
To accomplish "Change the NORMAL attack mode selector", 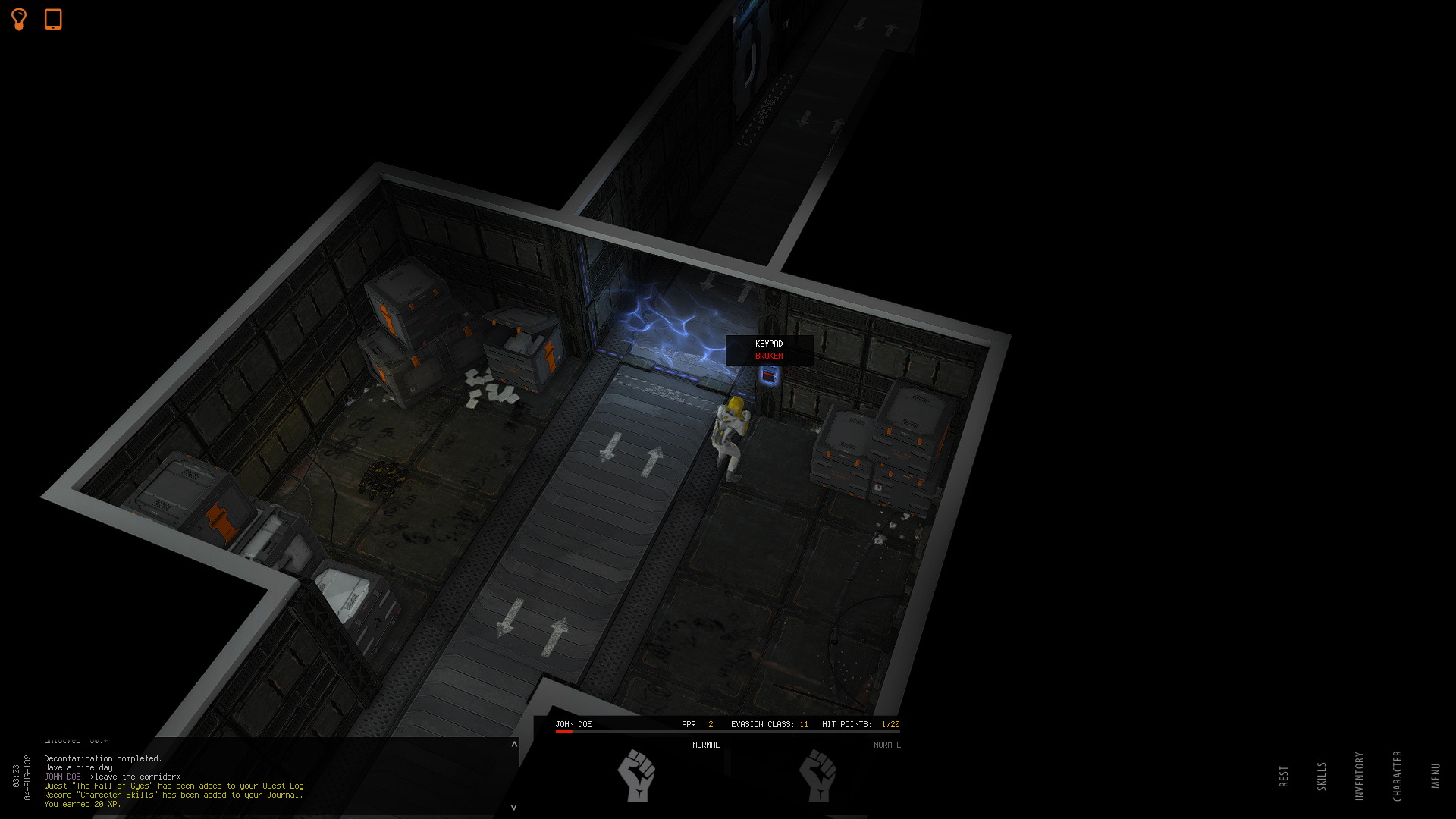I will pyautogui.click(x=706, y=745).
